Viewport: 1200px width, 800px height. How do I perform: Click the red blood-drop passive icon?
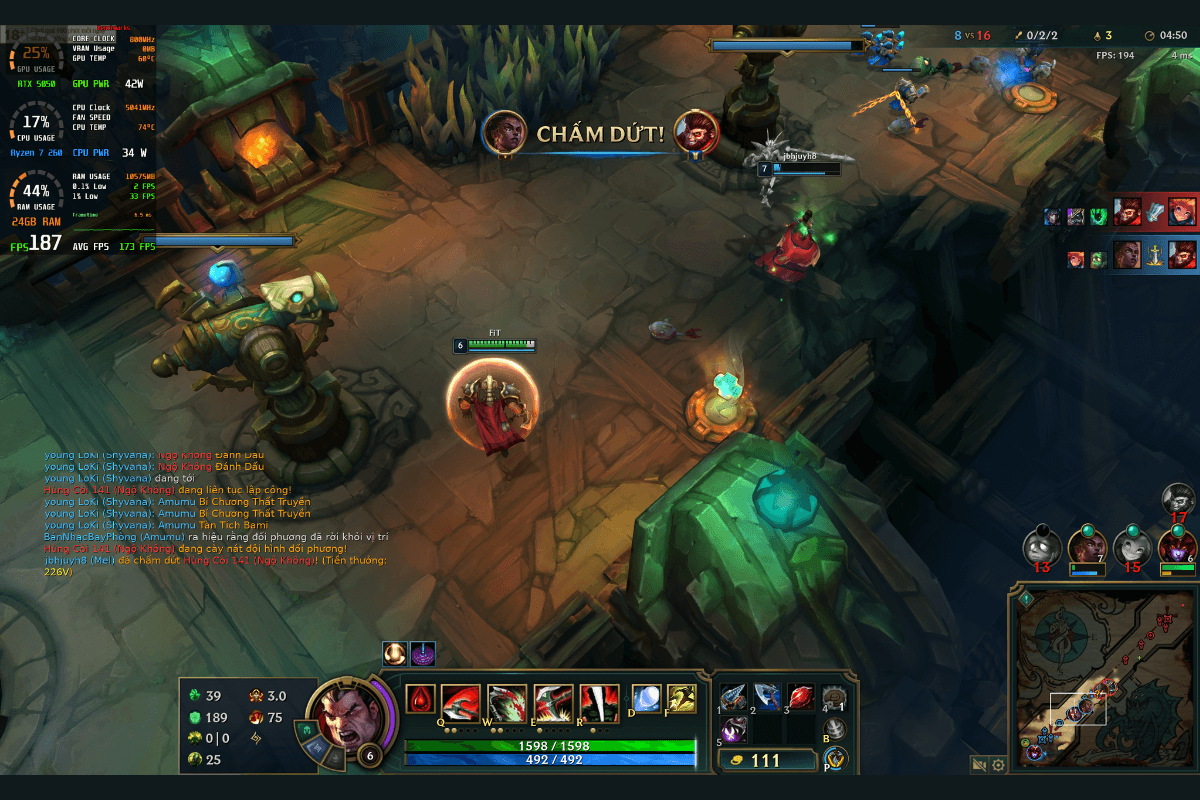coord(420,699)
